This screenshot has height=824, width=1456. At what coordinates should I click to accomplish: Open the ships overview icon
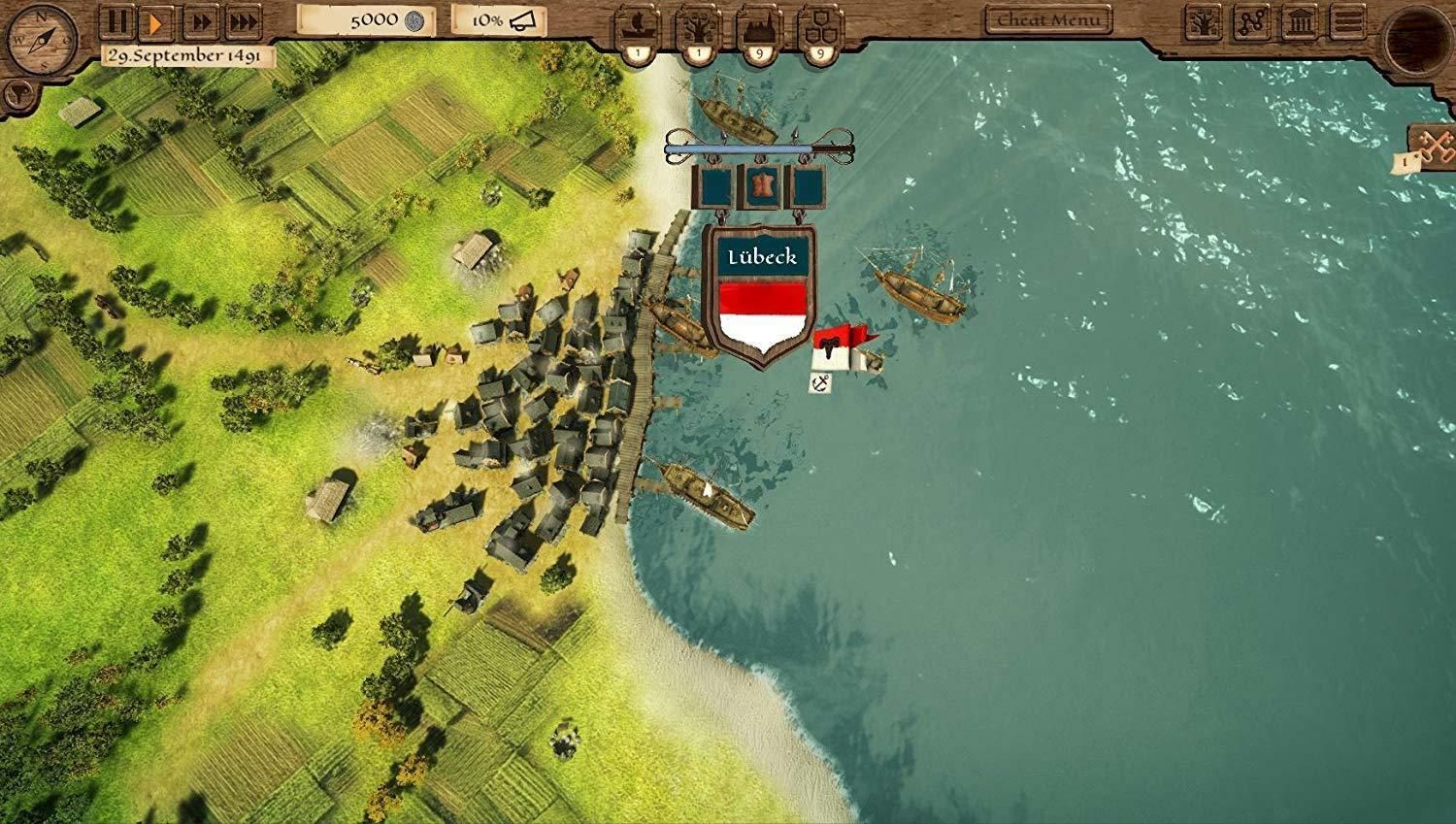[x=638, y=26]
